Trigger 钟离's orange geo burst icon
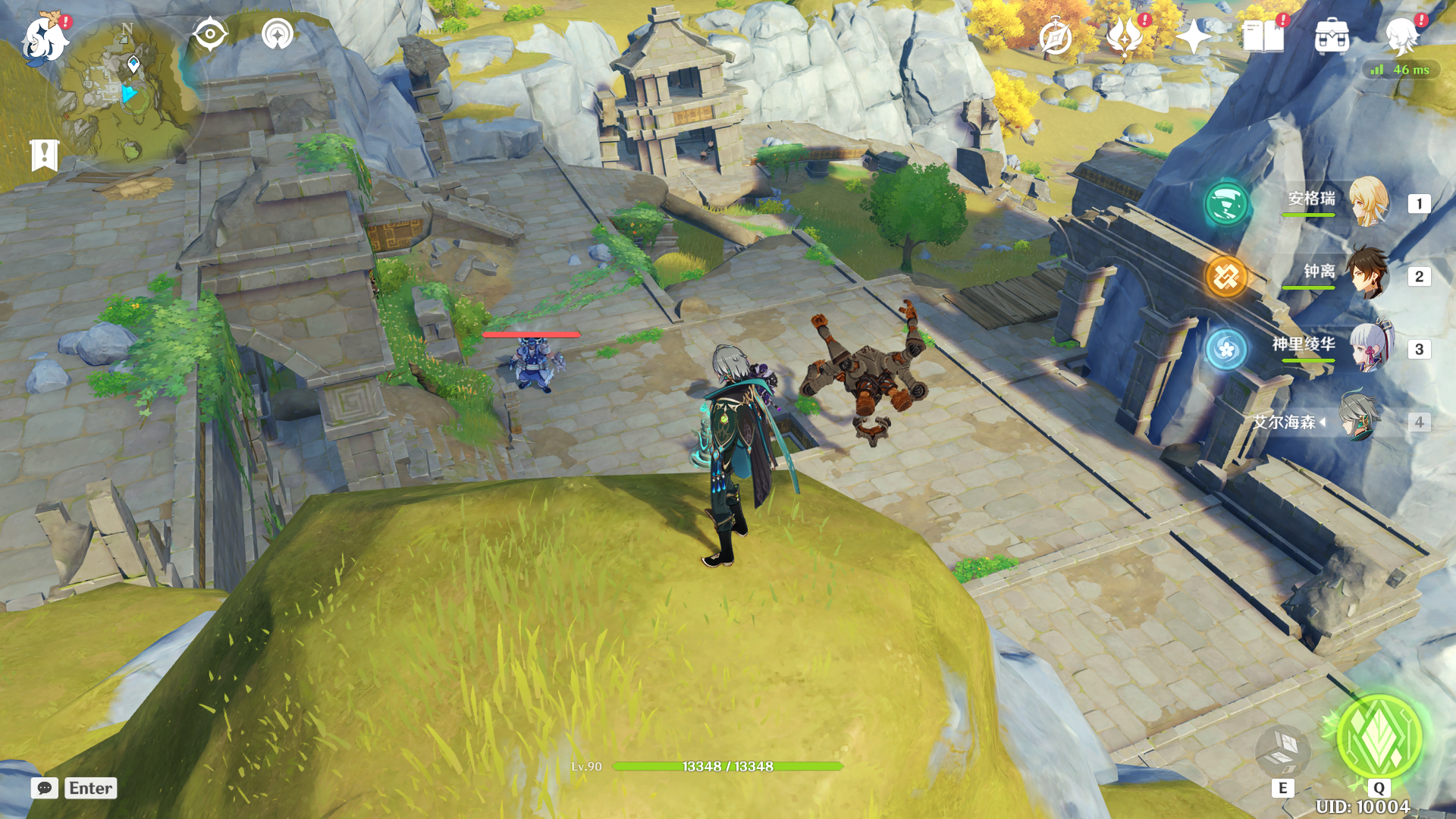The height and width of the screenshot is (819, 1456). 1226,276
